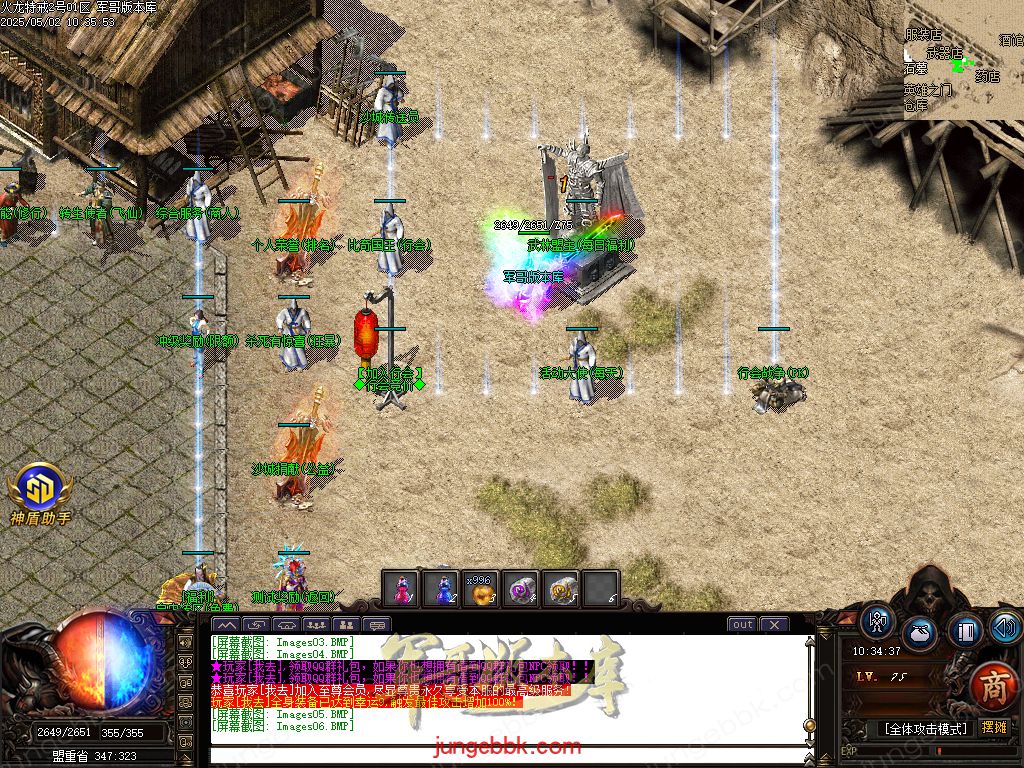This screenshot has width=1024, height=768.
Task: Select the x996 gold item hotbar slot
Action: [x=481, y=589]
